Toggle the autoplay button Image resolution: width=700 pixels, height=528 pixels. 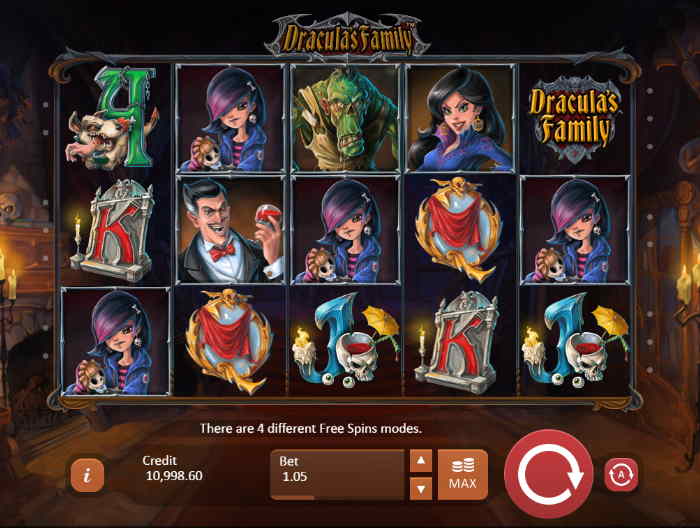[x=621, y=475]
